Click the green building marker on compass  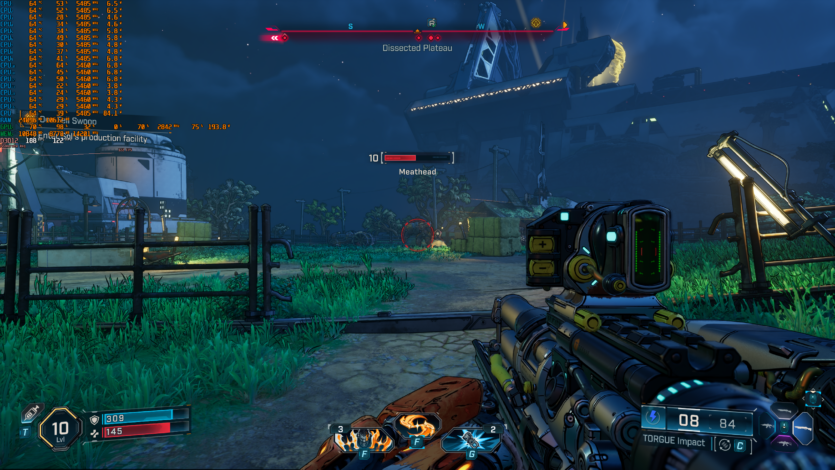tap(431, 22)
